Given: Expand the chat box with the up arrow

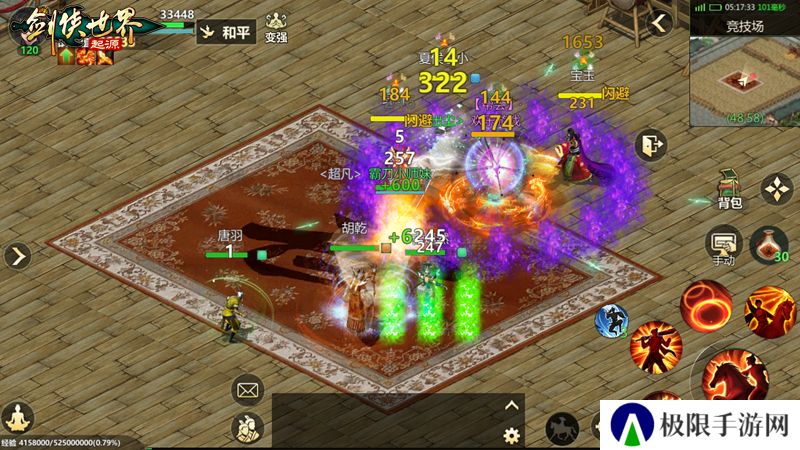Looking at the screenshot, I should (512, 405).
